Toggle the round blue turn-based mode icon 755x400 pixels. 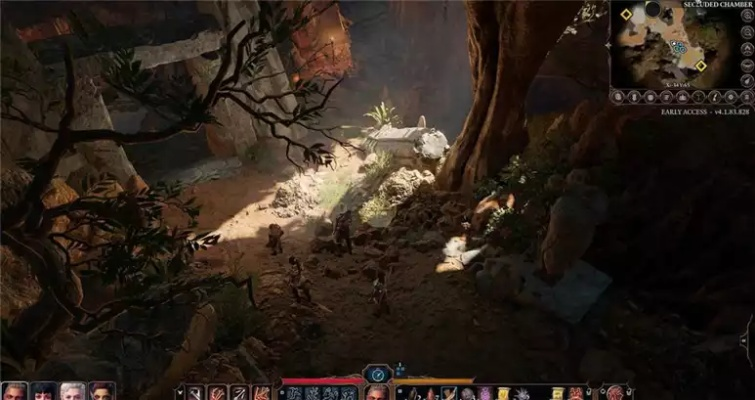[x=377, y=374]
